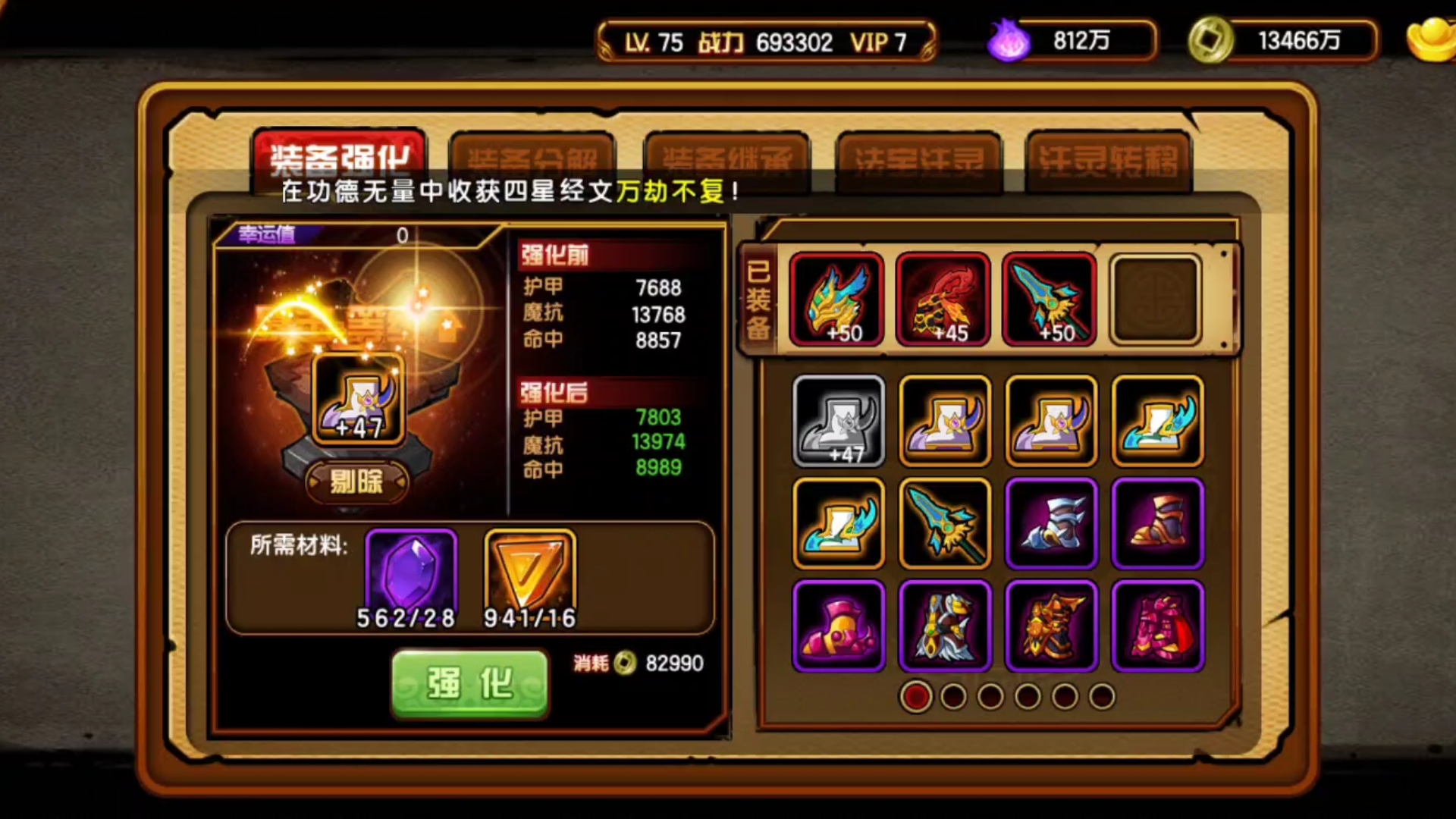Click the +47 boots in the forge slot
The image size is (1456, 819).
point(358,399)
